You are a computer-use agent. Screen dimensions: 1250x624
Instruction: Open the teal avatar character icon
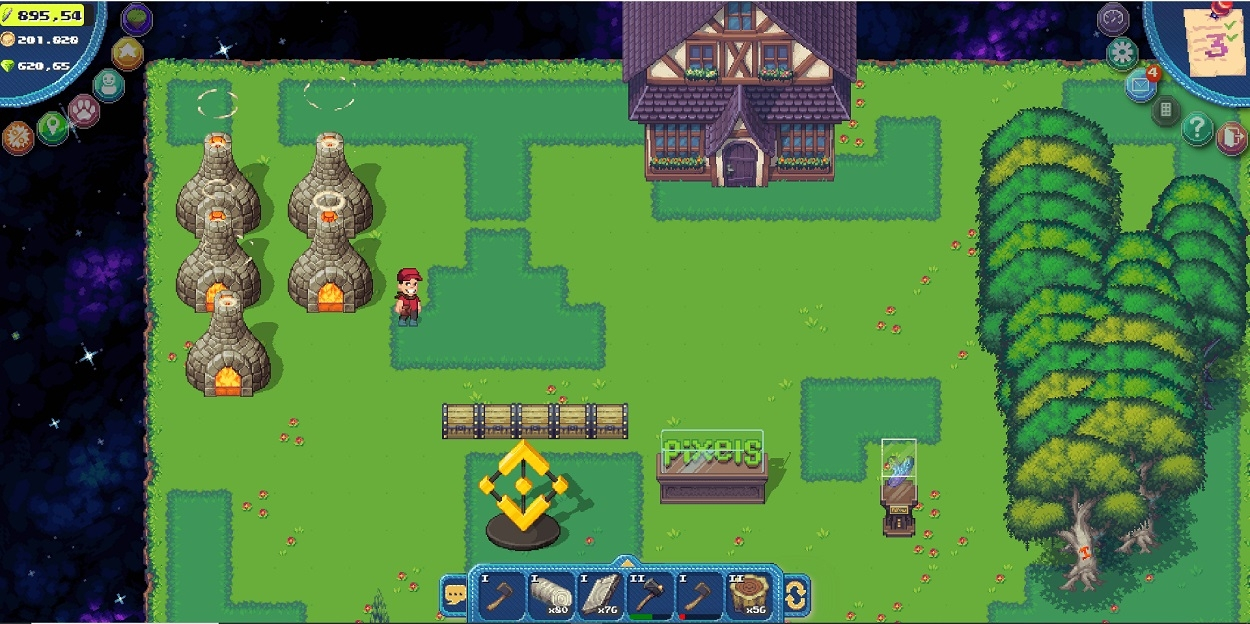click(x=108, y=84)
